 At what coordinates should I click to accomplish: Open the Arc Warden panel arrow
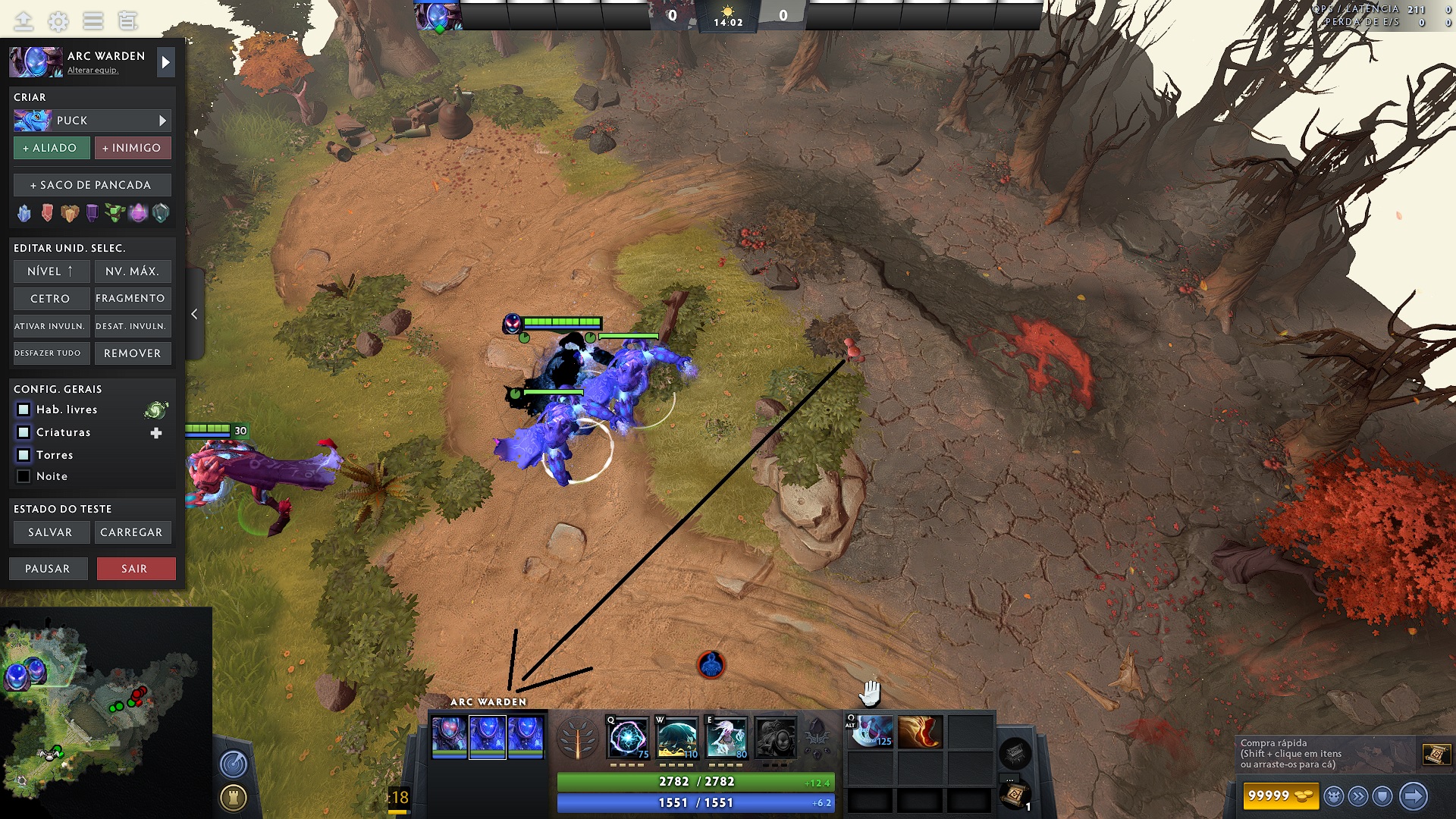tap(165, 62)
